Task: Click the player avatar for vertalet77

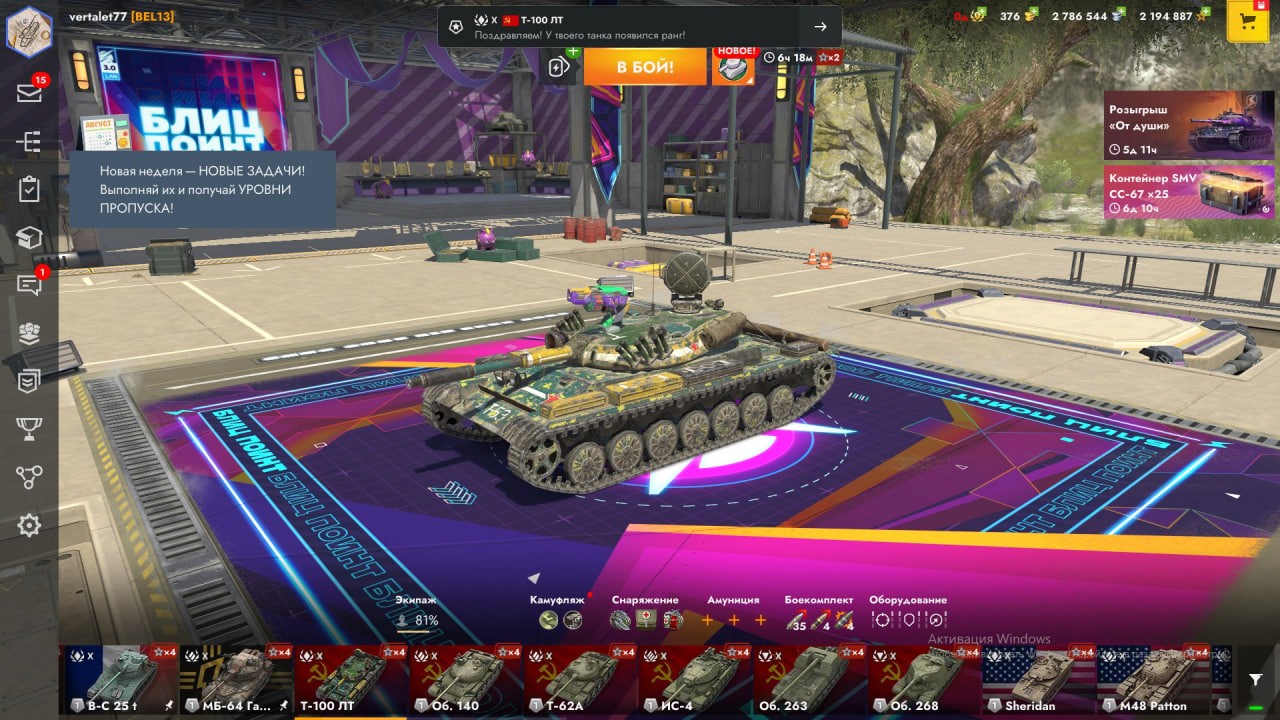Action: [x=29, y=30]
